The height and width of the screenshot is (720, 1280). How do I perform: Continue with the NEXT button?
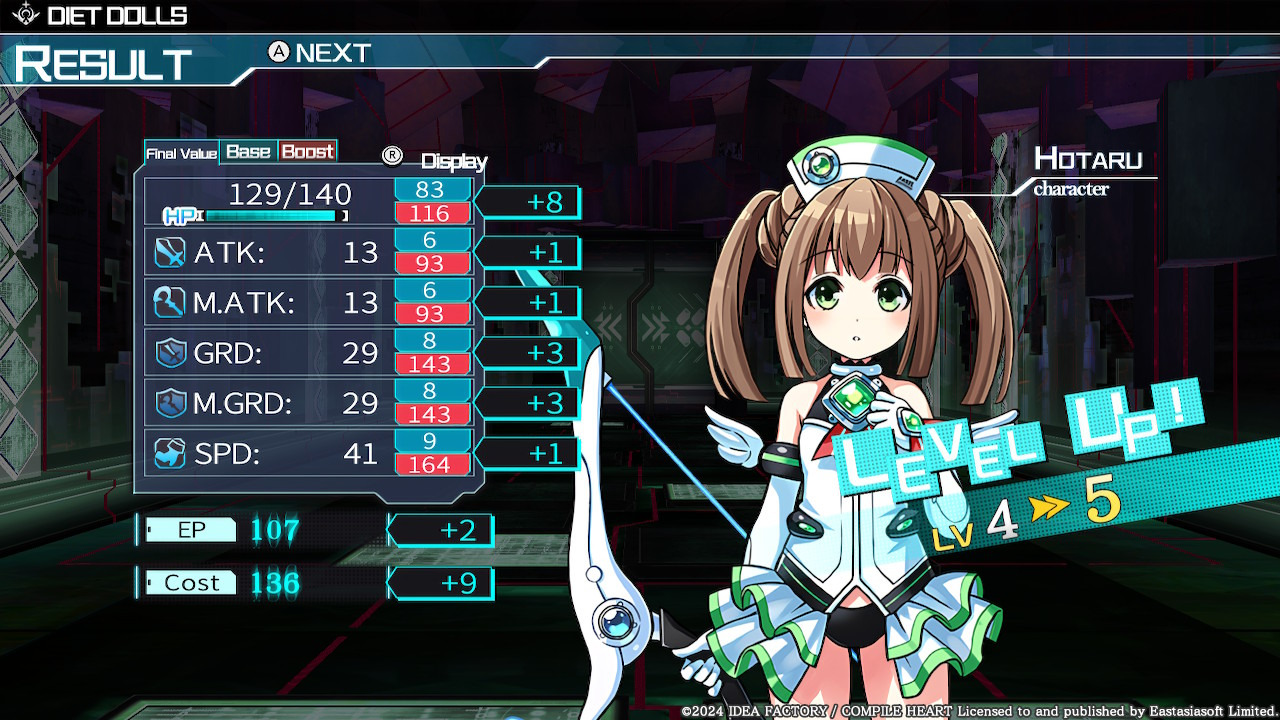320,53
